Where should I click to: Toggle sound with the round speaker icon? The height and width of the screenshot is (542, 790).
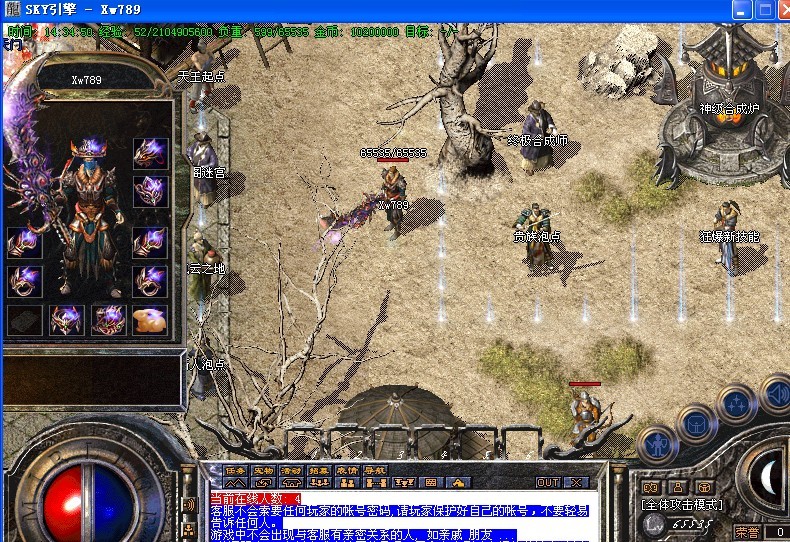pos(774,393)
